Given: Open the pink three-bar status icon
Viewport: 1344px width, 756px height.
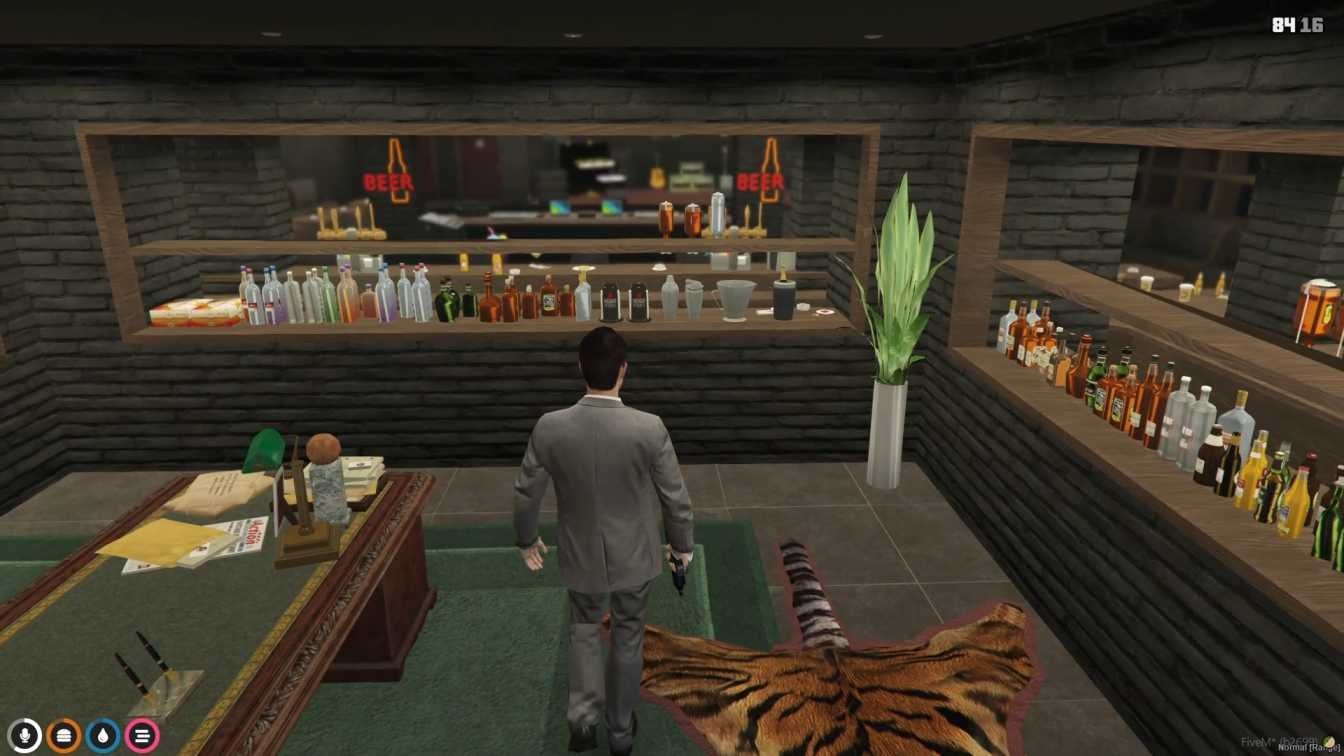Looking at the screenshot, I should (142, 736).
